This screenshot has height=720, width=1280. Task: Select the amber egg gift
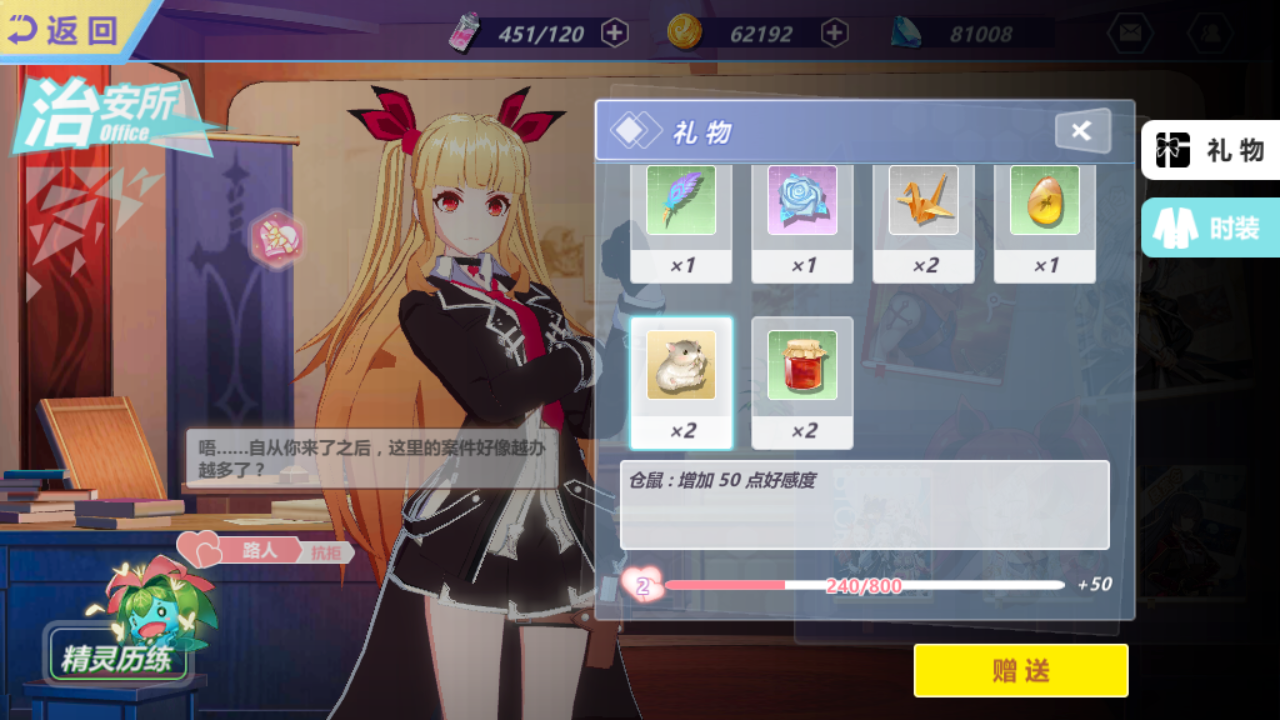pyautogui.click(x=1044, y=200)
